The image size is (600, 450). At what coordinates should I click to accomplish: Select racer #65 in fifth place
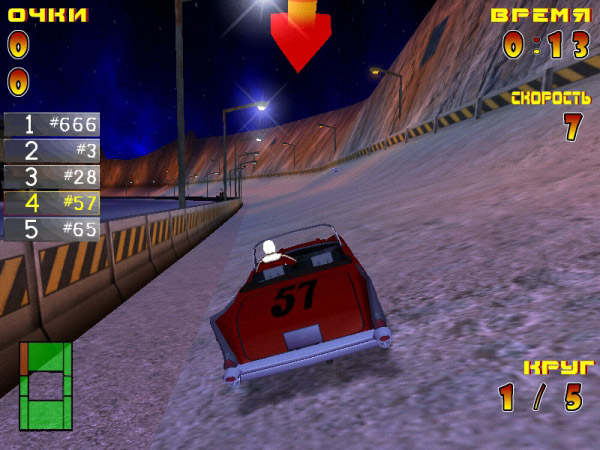pyautogui.click(x=52, y=229)
